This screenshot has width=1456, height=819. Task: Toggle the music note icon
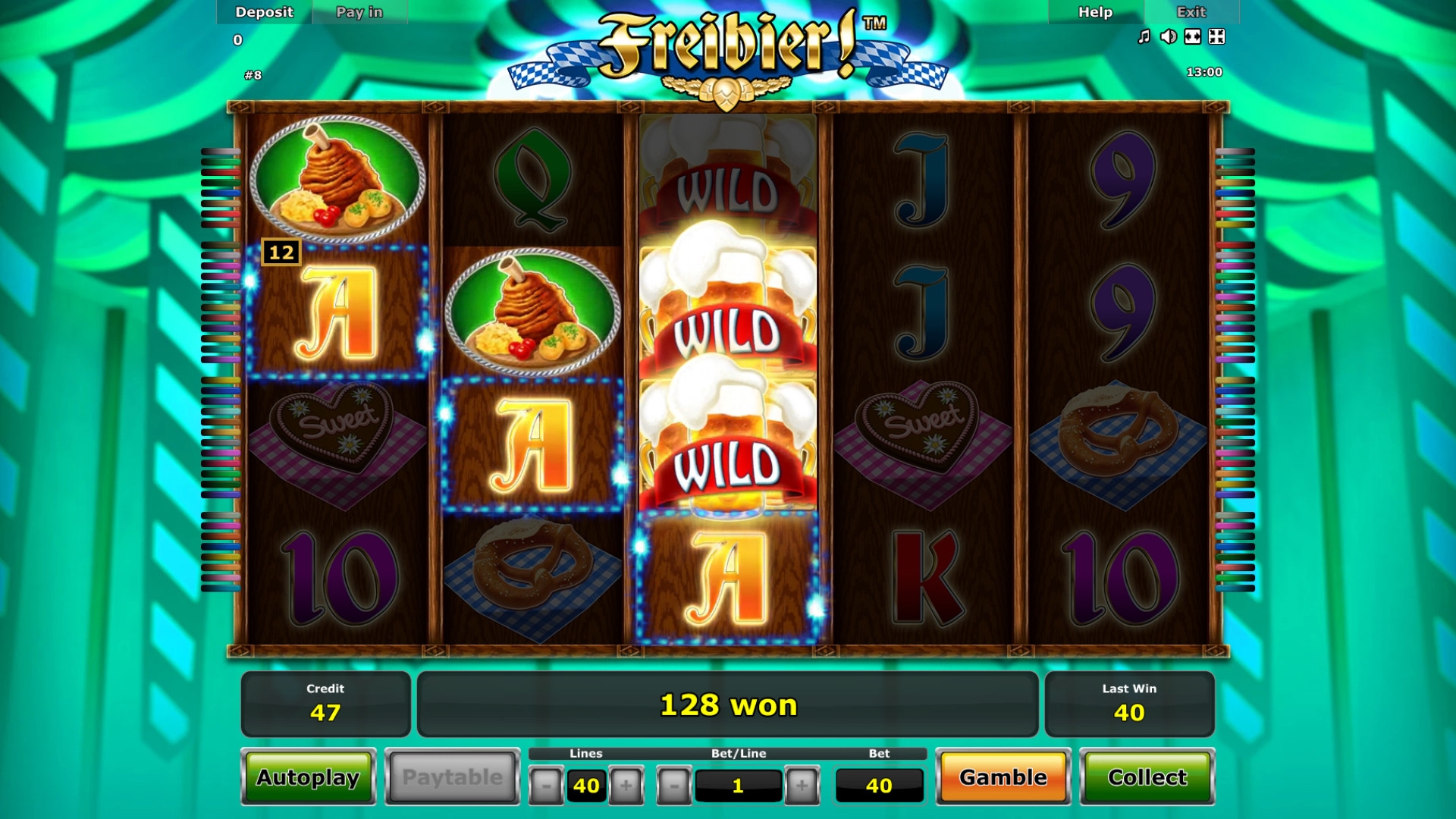(1144, 36)
